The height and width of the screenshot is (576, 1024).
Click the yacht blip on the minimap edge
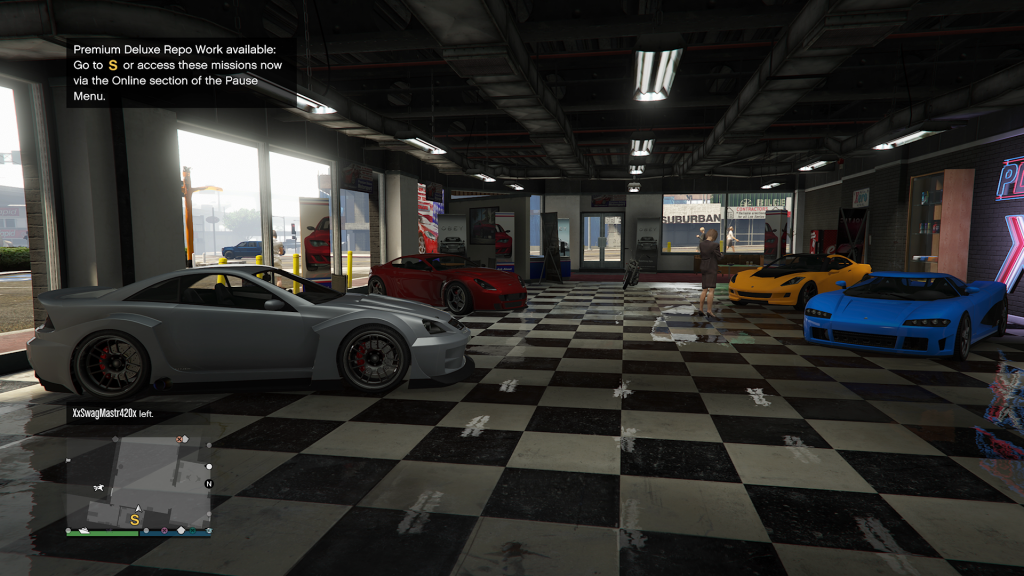click(x=84, y=531)
